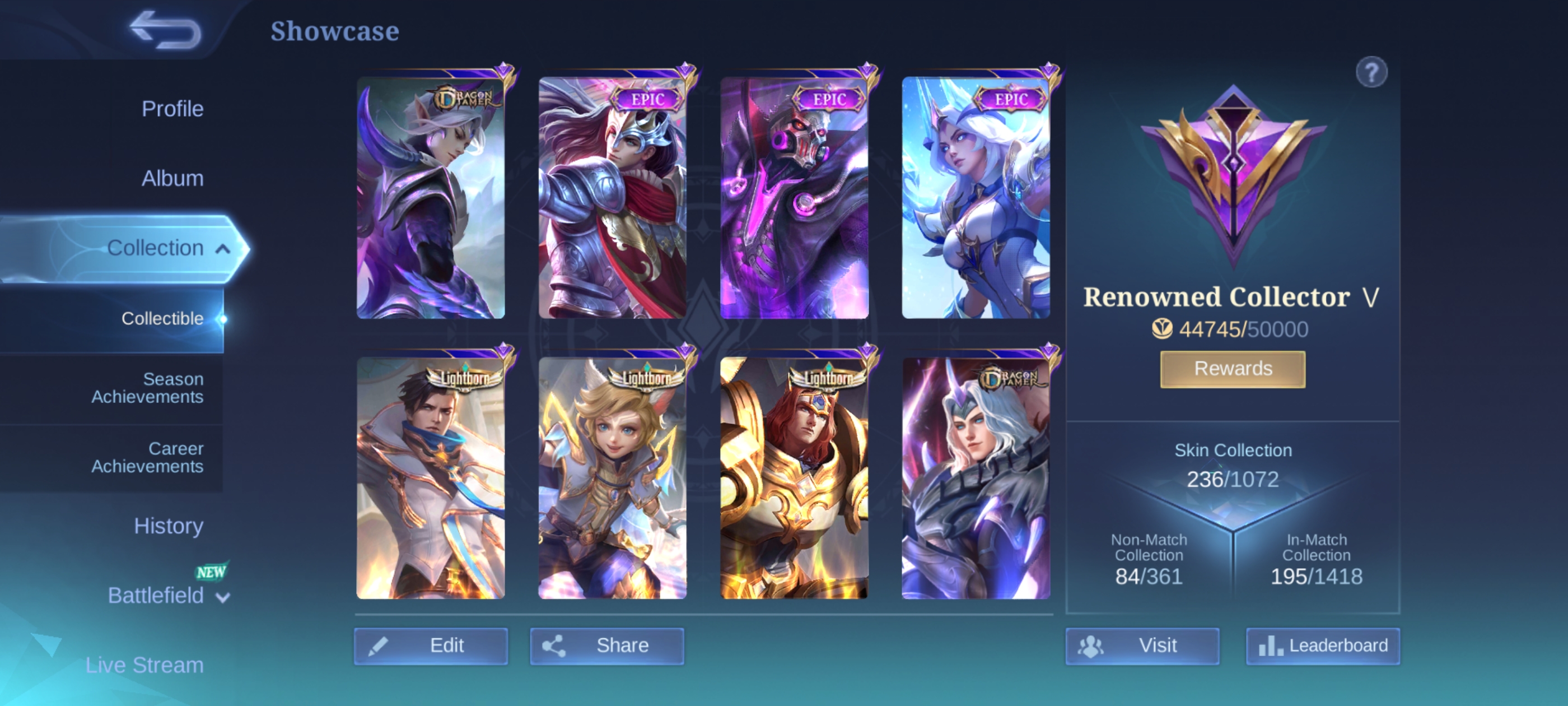
Task: Share the showcase
Action: [x=607, y=645]
